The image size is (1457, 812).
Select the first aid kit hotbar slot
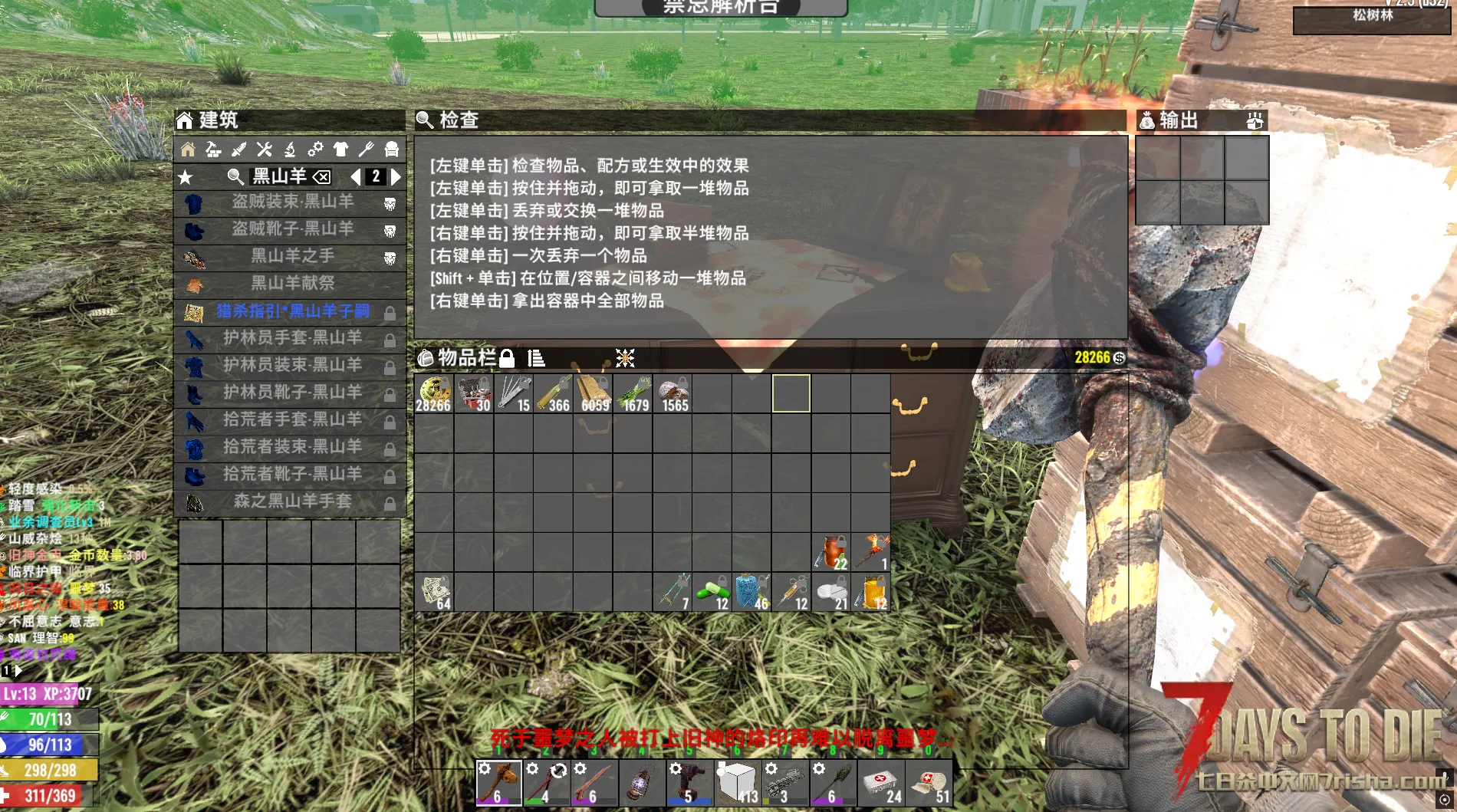[881, 784]
